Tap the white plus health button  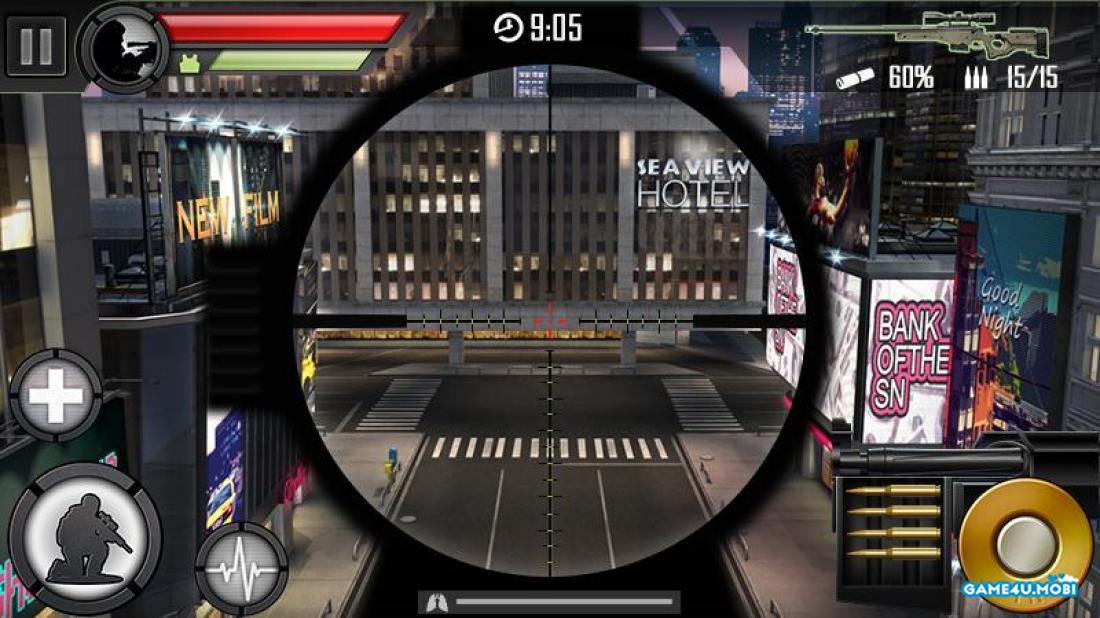point(56,397)
